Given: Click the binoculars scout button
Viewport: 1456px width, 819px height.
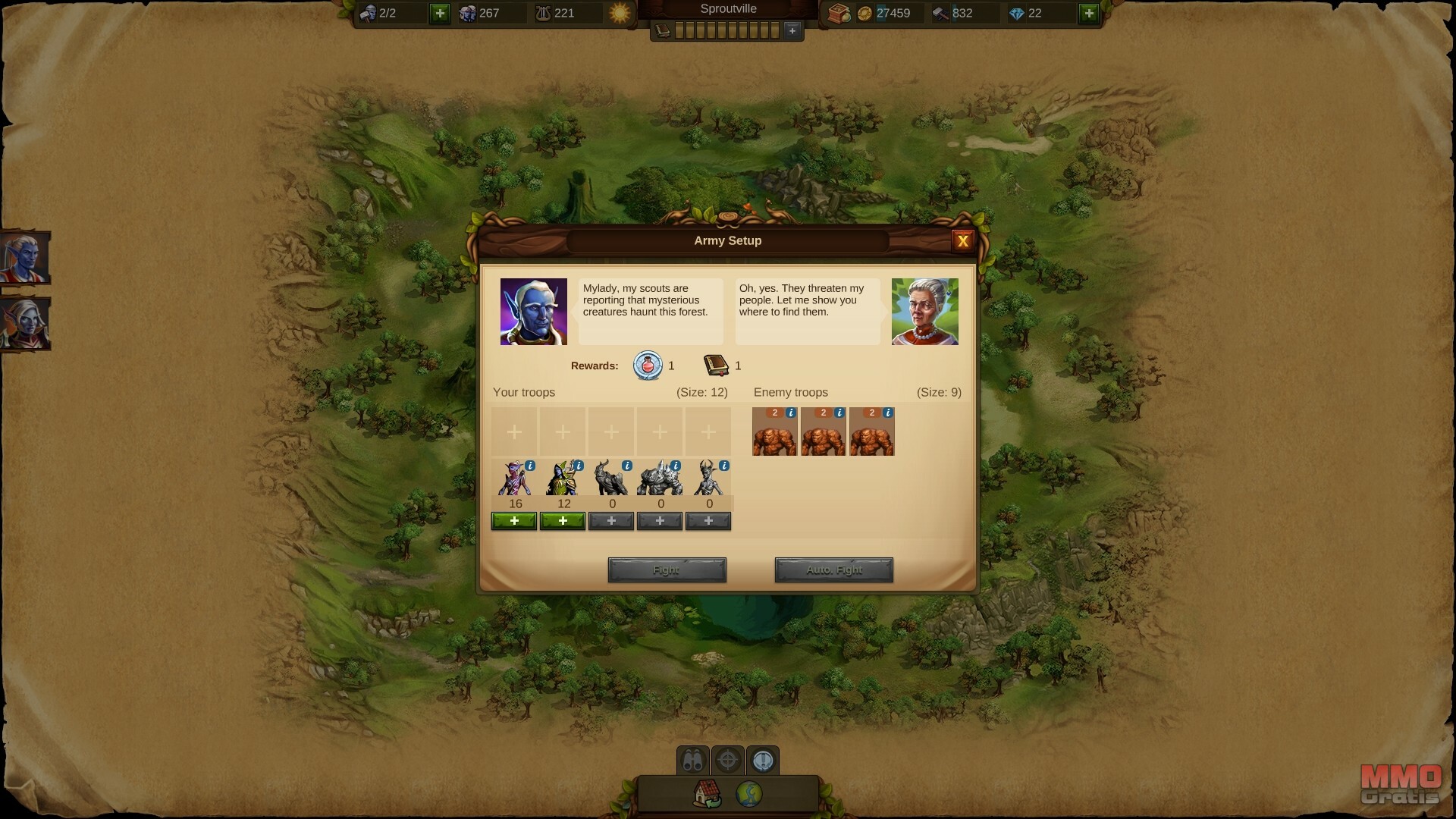Looking at the screenshot, I should pos(692,760).
